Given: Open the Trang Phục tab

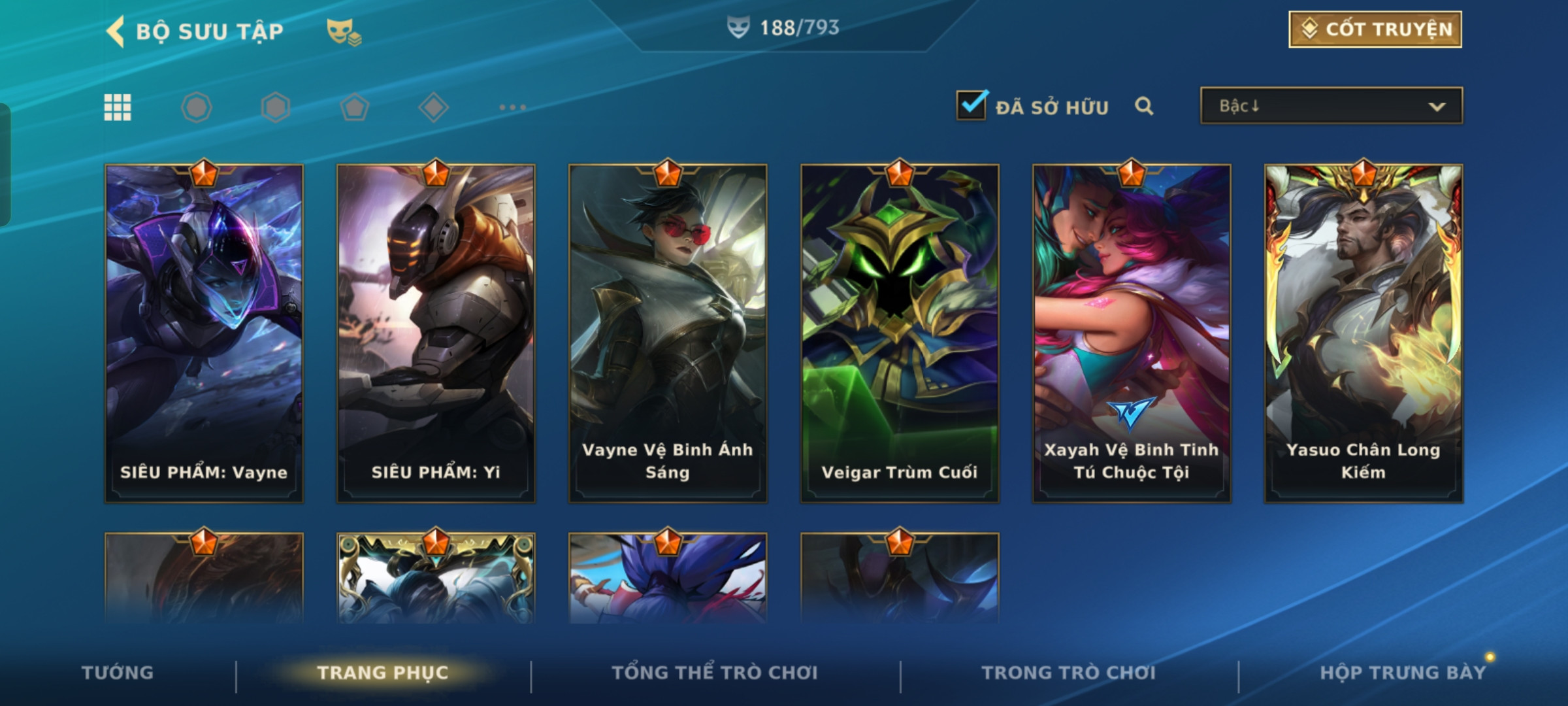Looking at the screenshot, I should 383,672.
